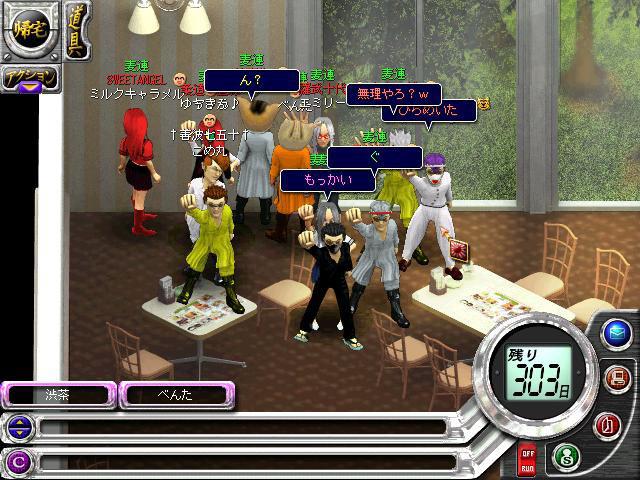
Task: Click the red computer icon
Action: 617,378
